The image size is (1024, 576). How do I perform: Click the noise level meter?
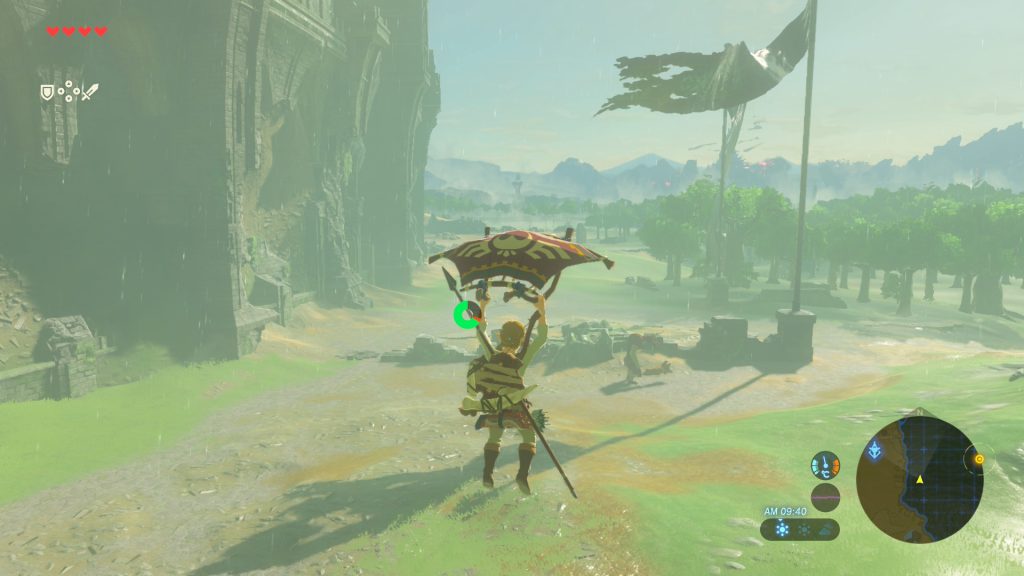point(825,497)
